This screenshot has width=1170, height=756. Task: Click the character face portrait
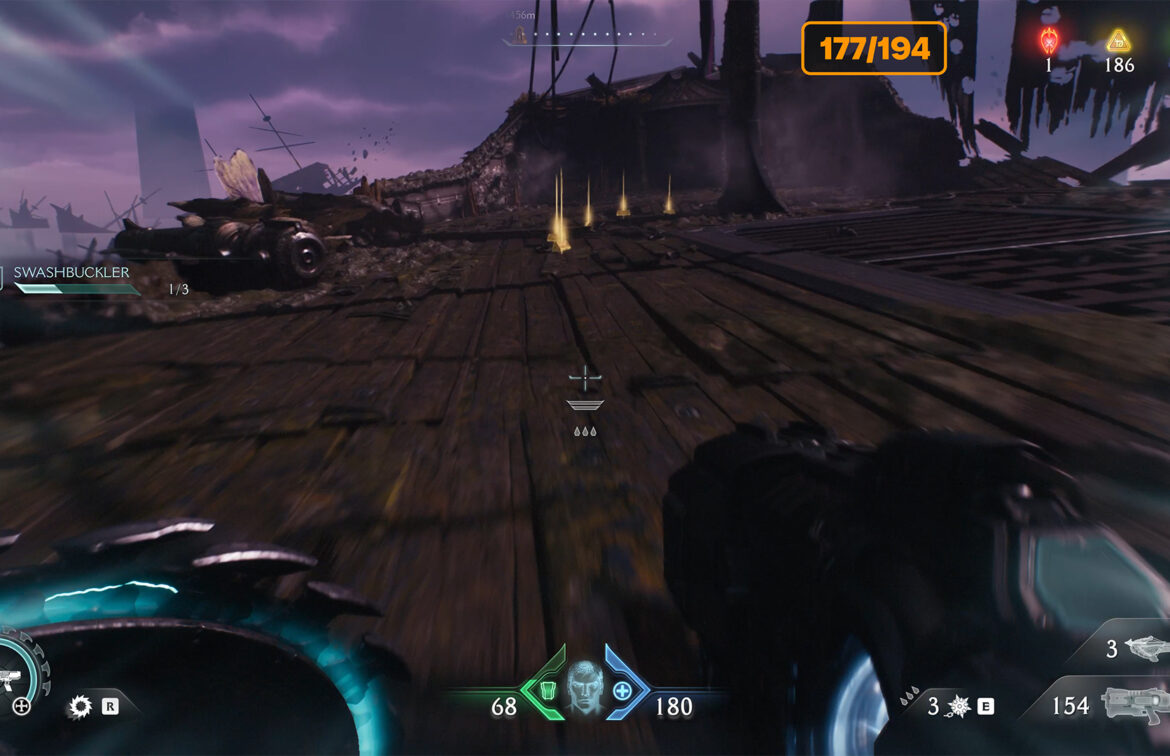(x=586, y=687)
